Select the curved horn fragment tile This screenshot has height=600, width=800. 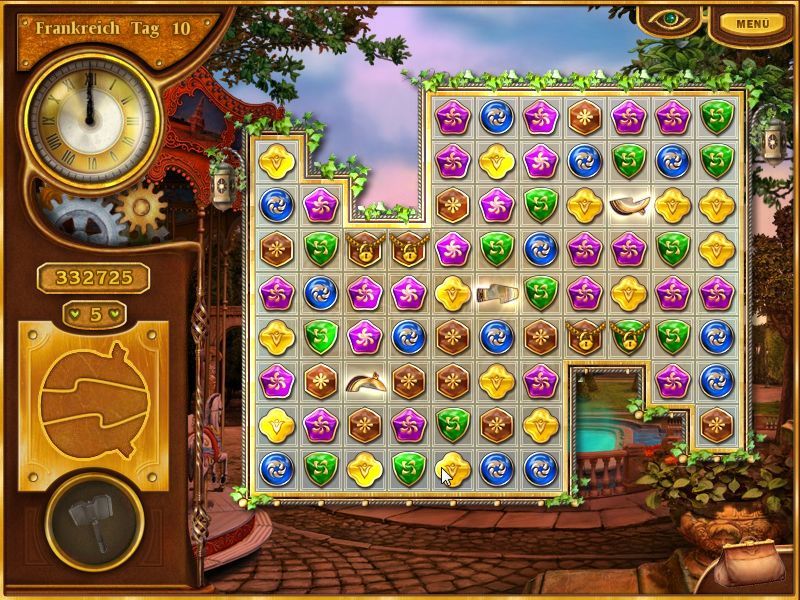click(x=628, y=205)
